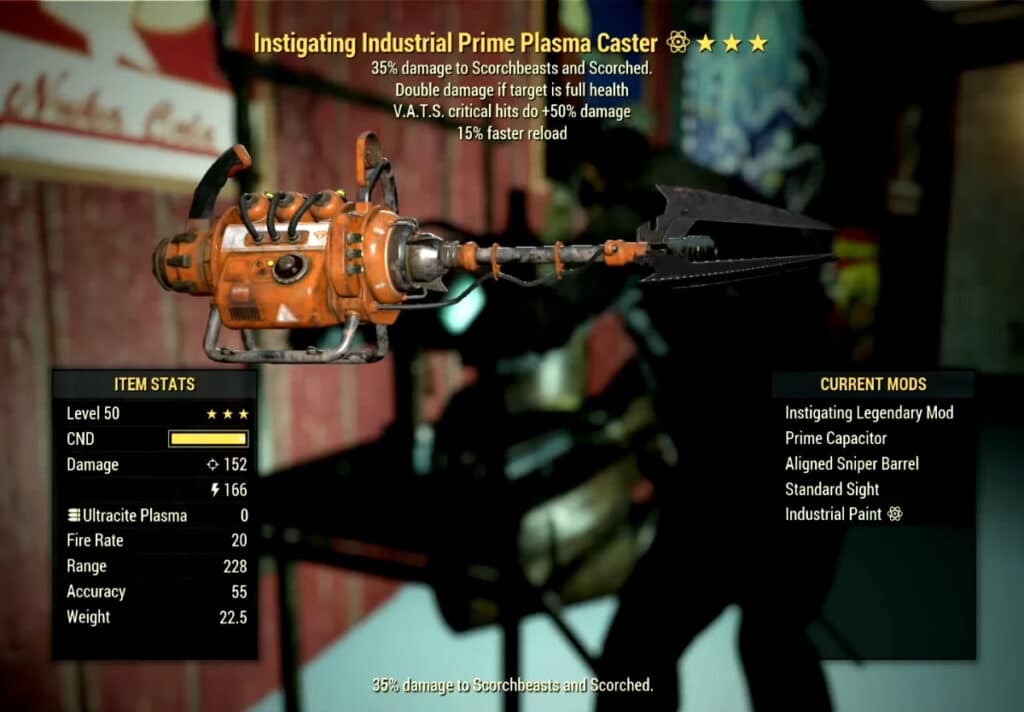Screen dimensions: 1024x712
Task: Pick the Standard Sight mod row
Action: 832,489
